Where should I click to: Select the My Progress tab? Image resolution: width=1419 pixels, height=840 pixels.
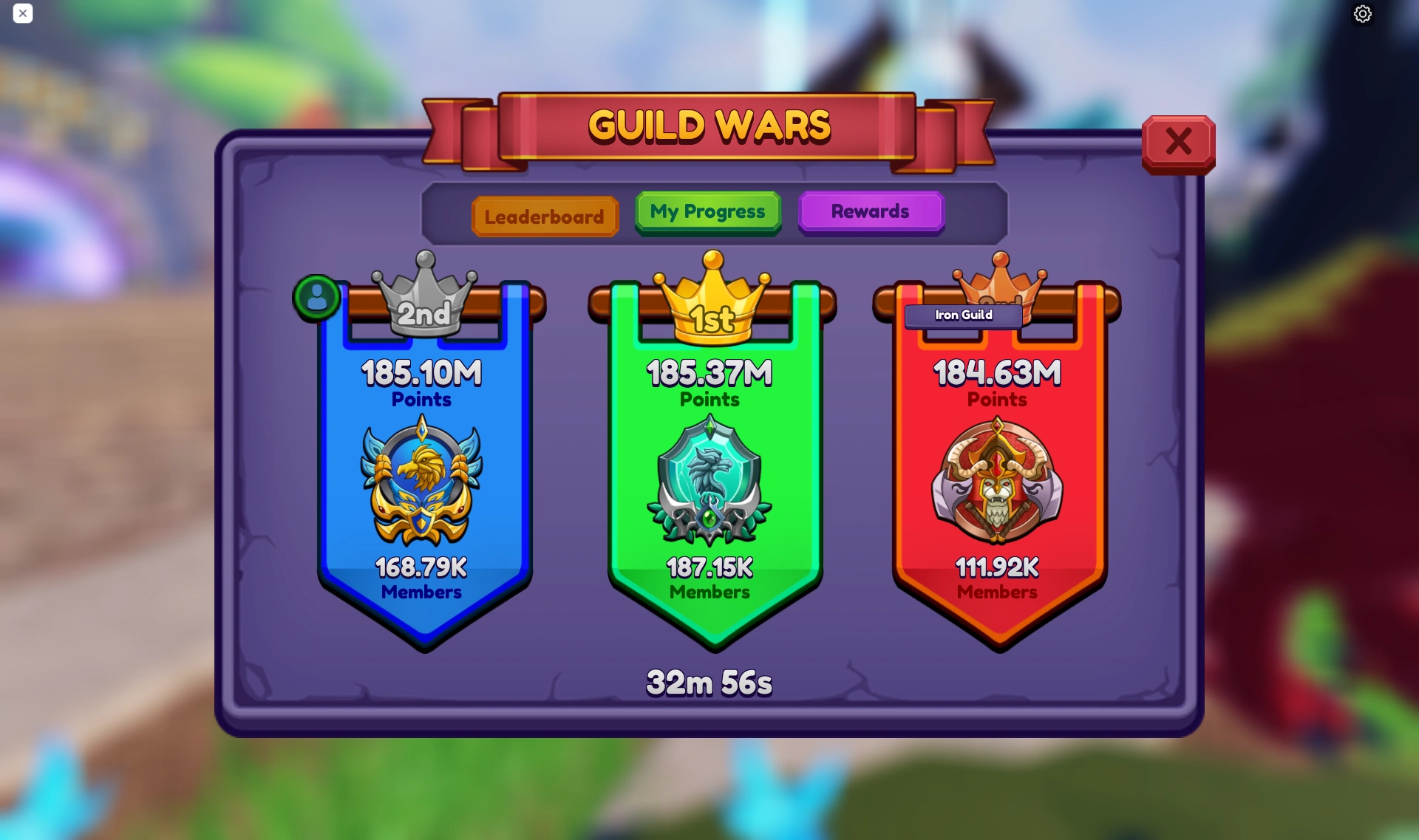pyautogui.click(x=707, y=212)
